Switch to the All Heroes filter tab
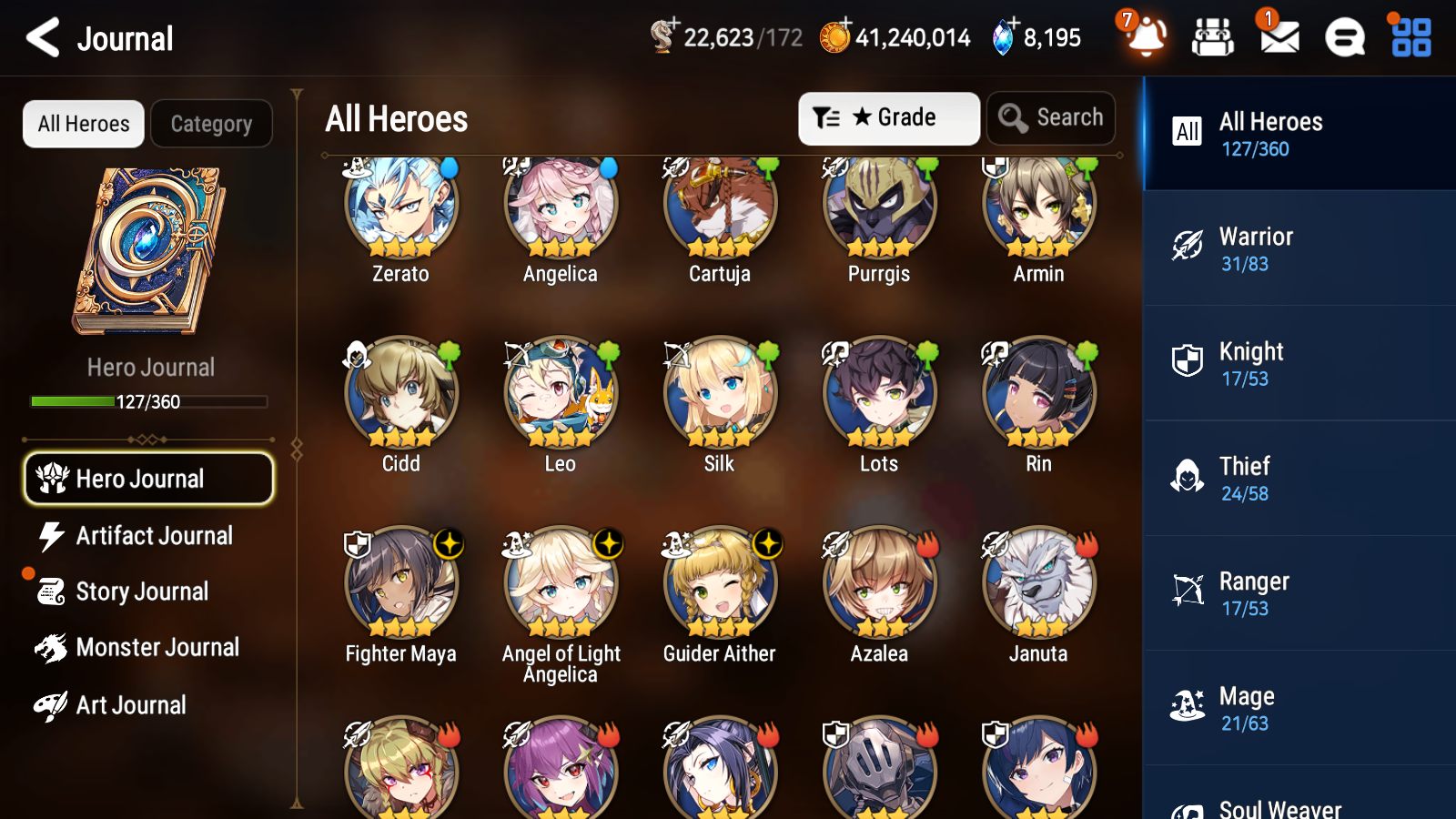 click(x=83, y=124)
